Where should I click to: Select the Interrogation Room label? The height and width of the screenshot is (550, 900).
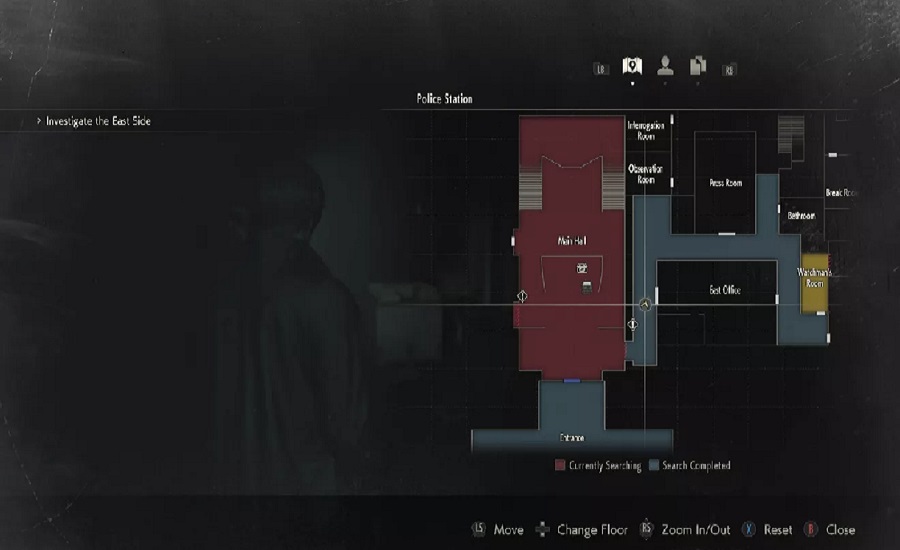tap(645, 130)
